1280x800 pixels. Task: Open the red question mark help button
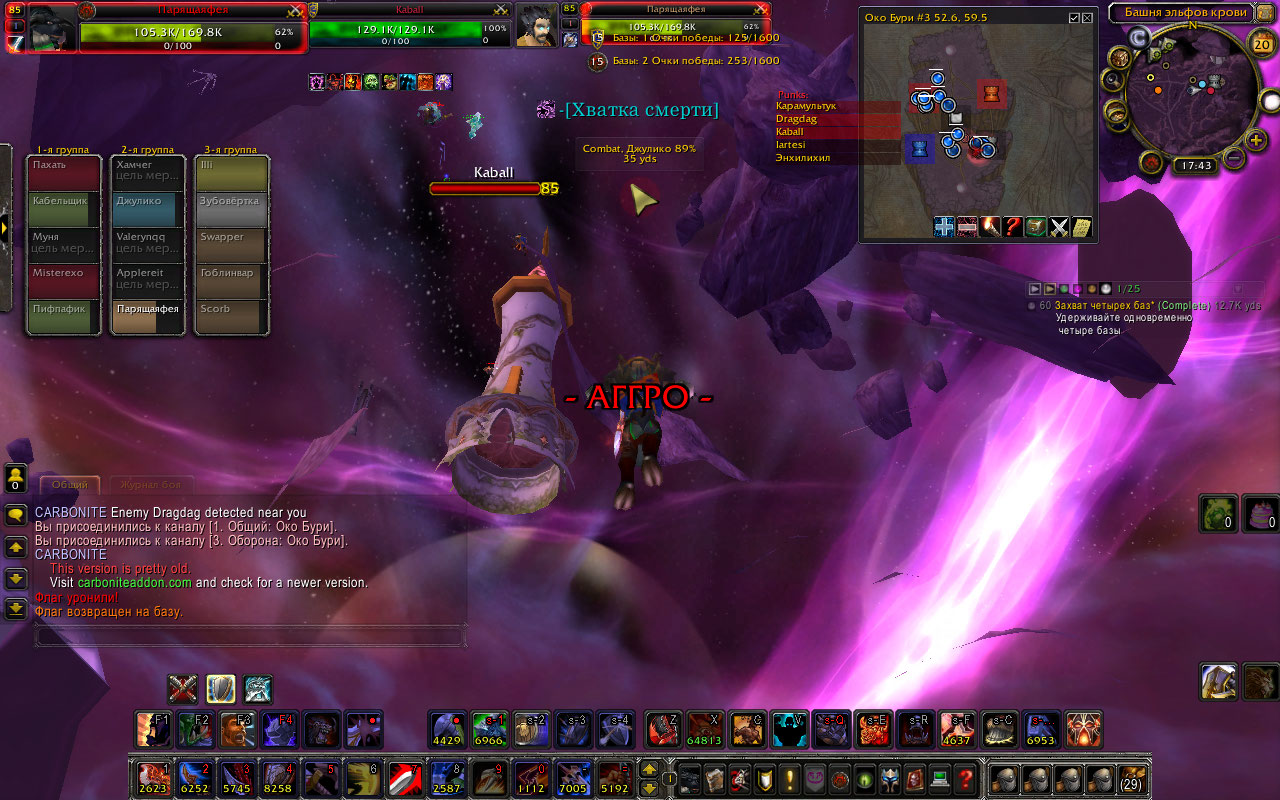[x=964, y=777]
